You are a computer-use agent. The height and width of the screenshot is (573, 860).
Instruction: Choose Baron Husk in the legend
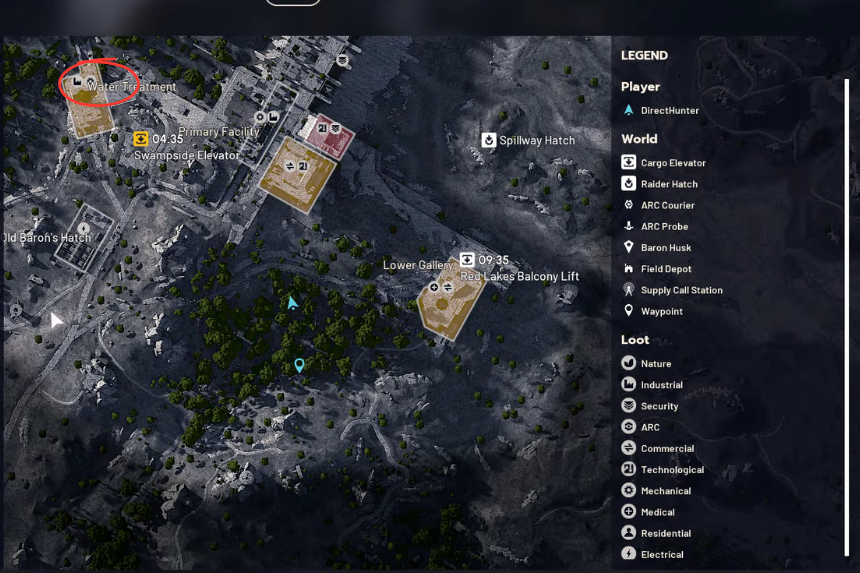tap(665, 248)
